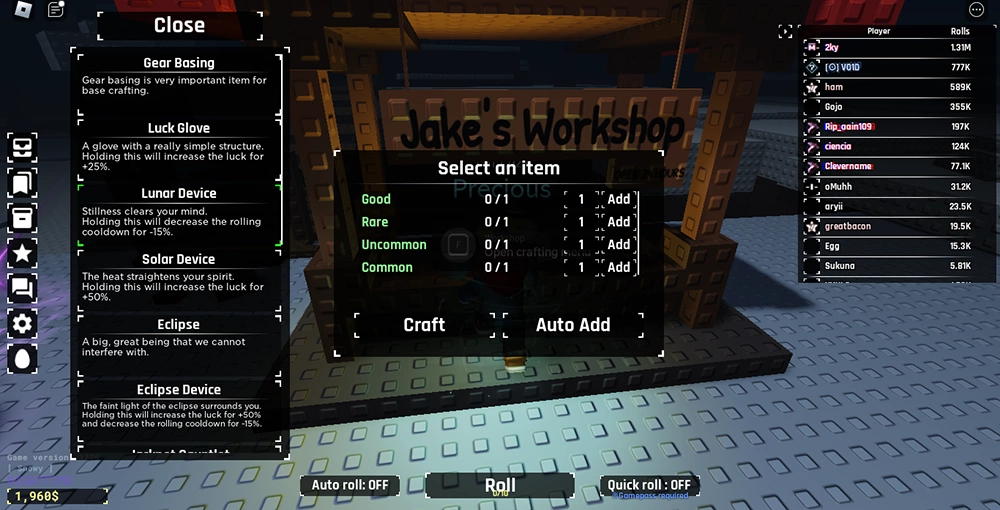Hit the big Roll button
The height and width of the screenshot is (510, 1000).
[500, 486]
